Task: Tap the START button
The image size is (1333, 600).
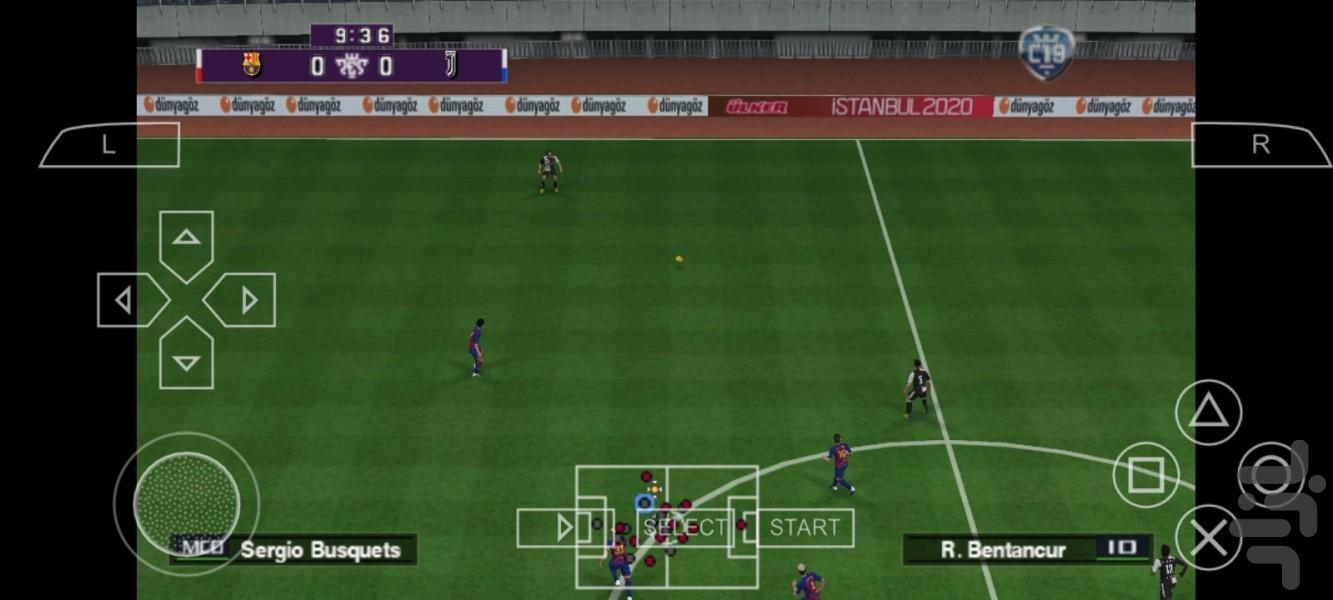Action: [805, 528]
